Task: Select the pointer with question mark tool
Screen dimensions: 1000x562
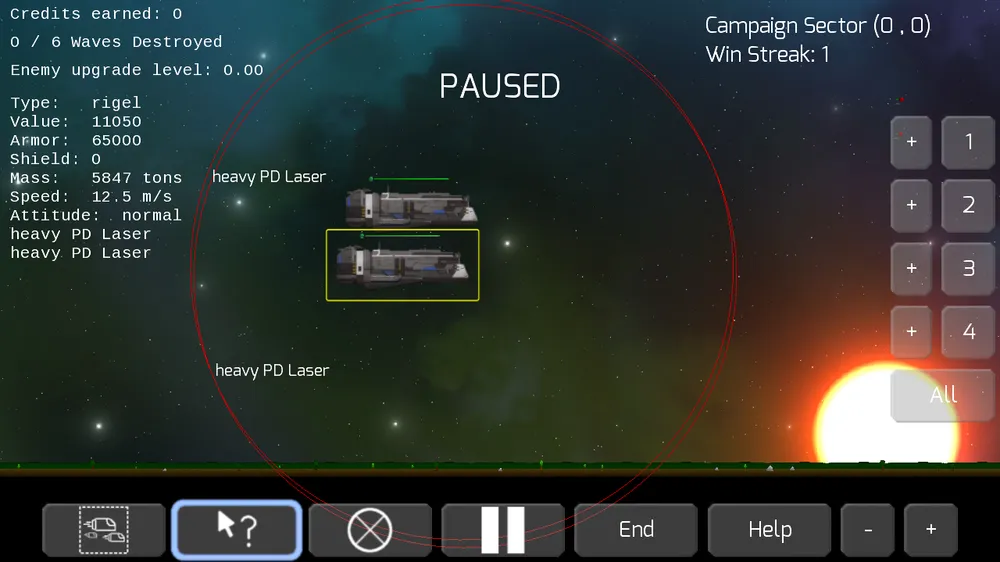Action: (237, 529)
